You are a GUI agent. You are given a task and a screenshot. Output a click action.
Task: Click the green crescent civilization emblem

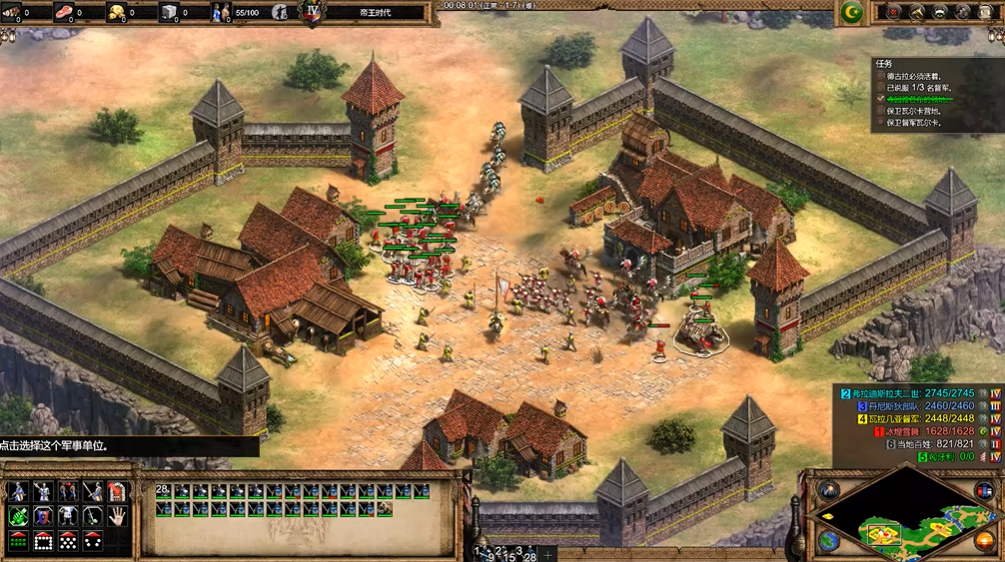[852, 12]
